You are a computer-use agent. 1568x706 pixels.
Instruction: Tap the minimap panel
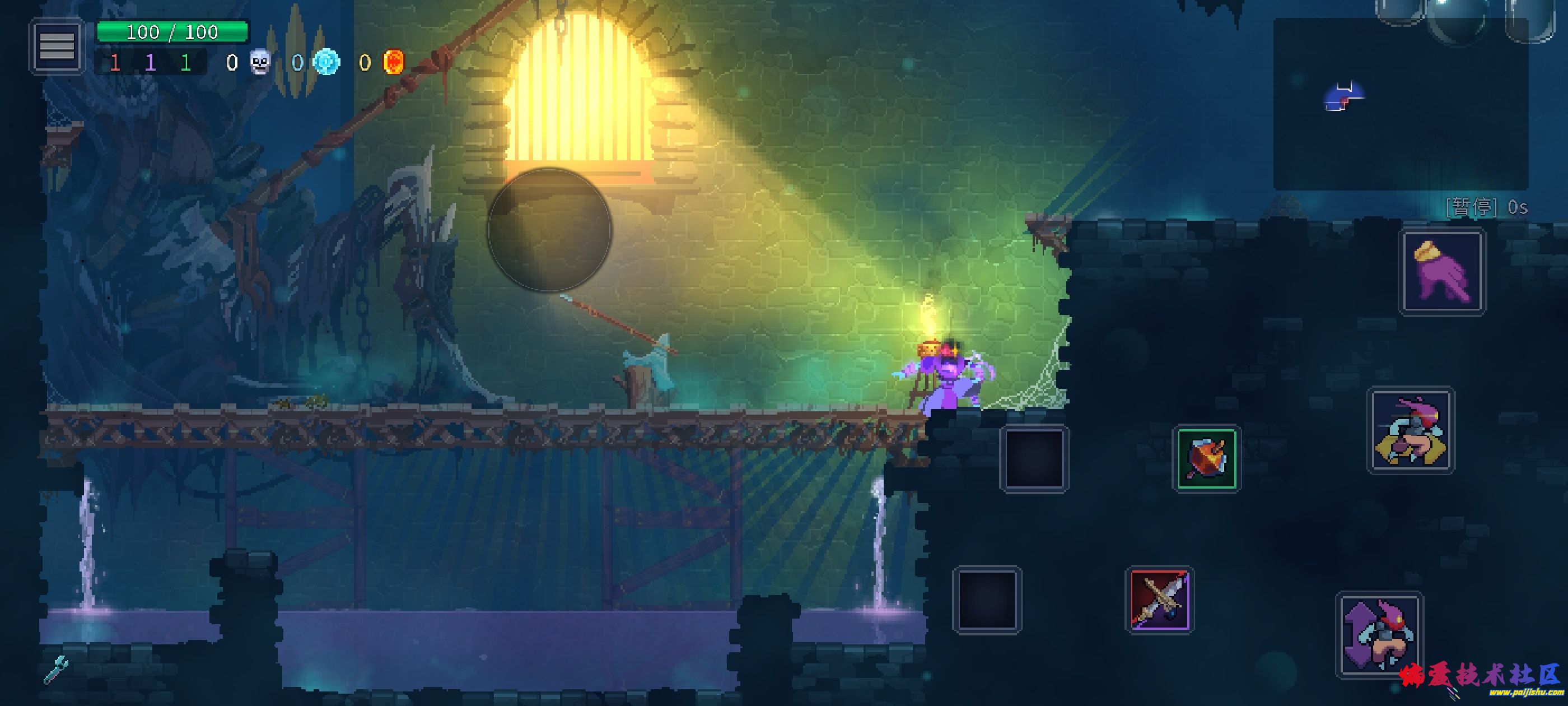pos(1400,104)
